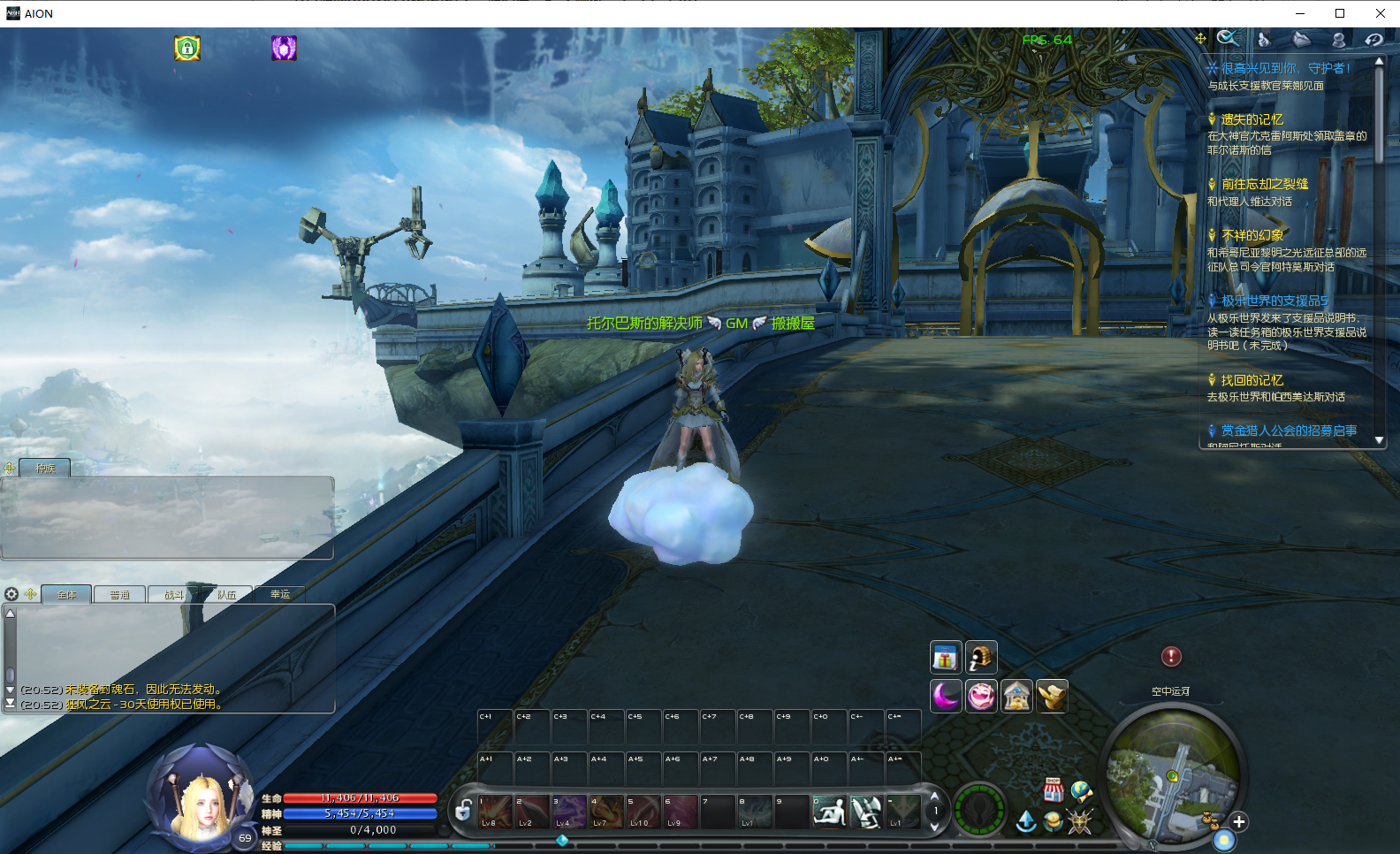Screen dimensions: 1400x854
Task: Select the 幸运 chat tab
Action: point(280,595)
